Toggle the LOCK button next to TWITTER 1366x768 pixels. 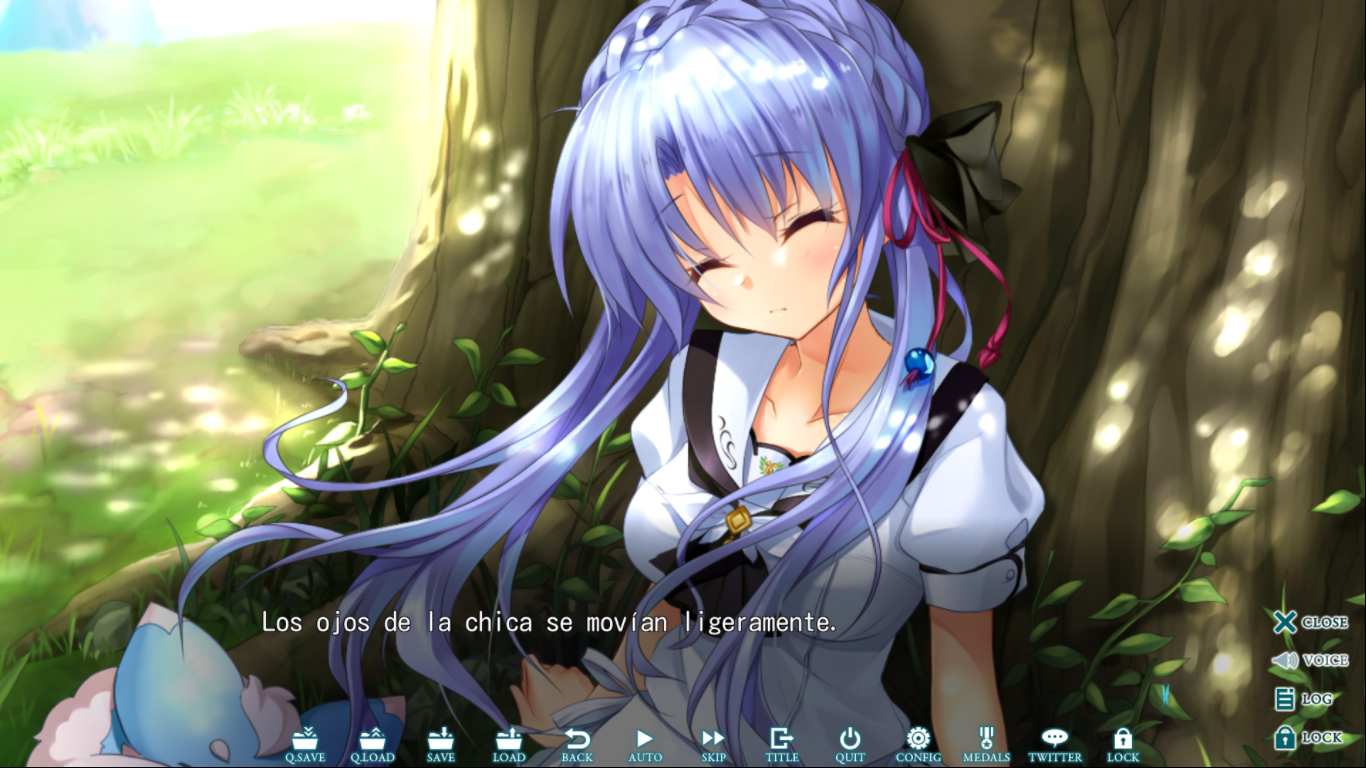point(1123,744)
